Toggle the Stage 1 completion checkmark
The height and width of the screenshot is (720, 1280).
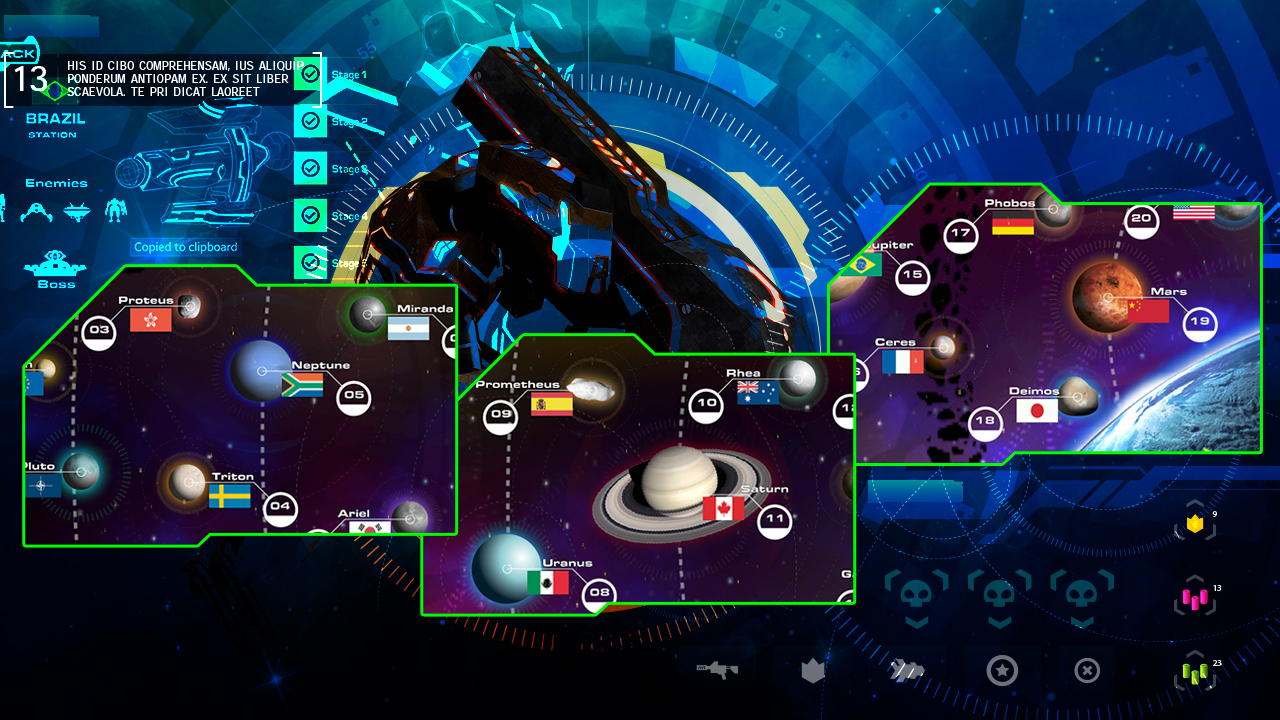310,74
